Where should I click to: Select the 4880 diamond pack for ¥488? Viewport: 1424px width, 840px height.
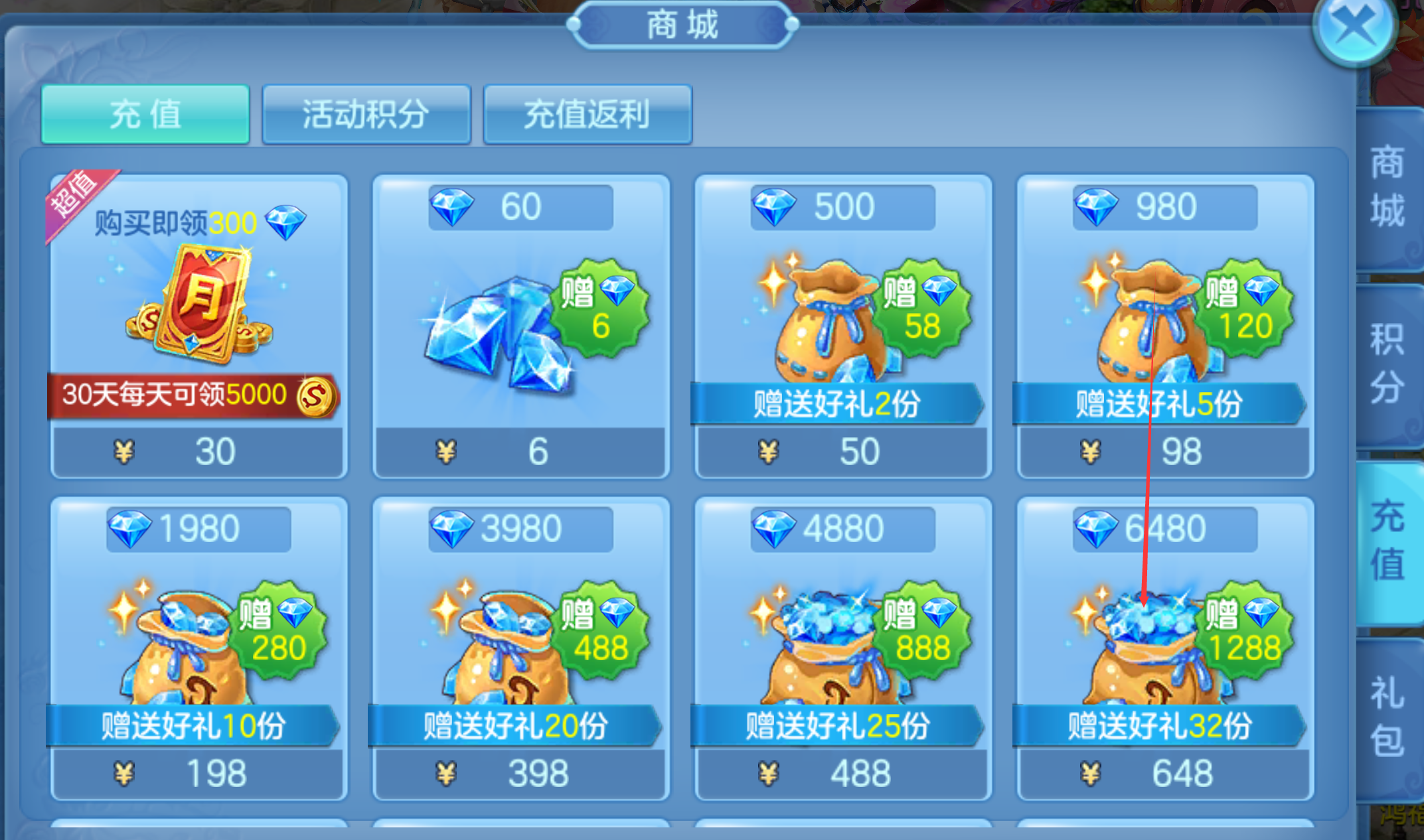(843, 648)
